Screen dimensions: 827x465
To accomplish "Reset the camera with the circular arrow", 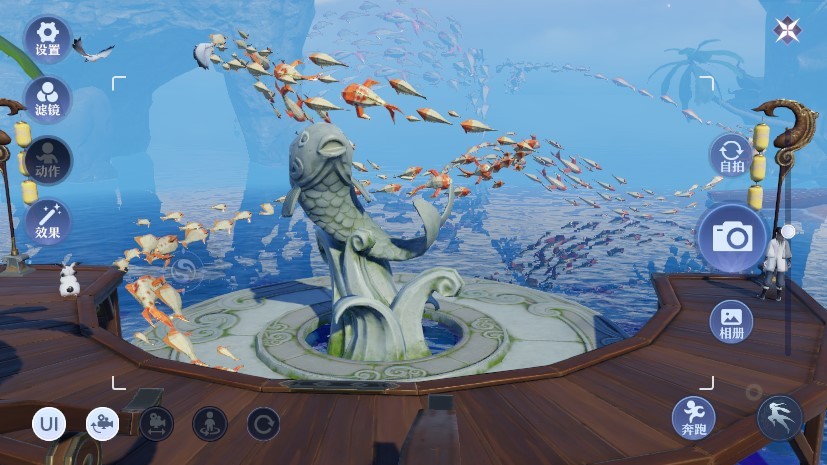I will coord(263,424).
